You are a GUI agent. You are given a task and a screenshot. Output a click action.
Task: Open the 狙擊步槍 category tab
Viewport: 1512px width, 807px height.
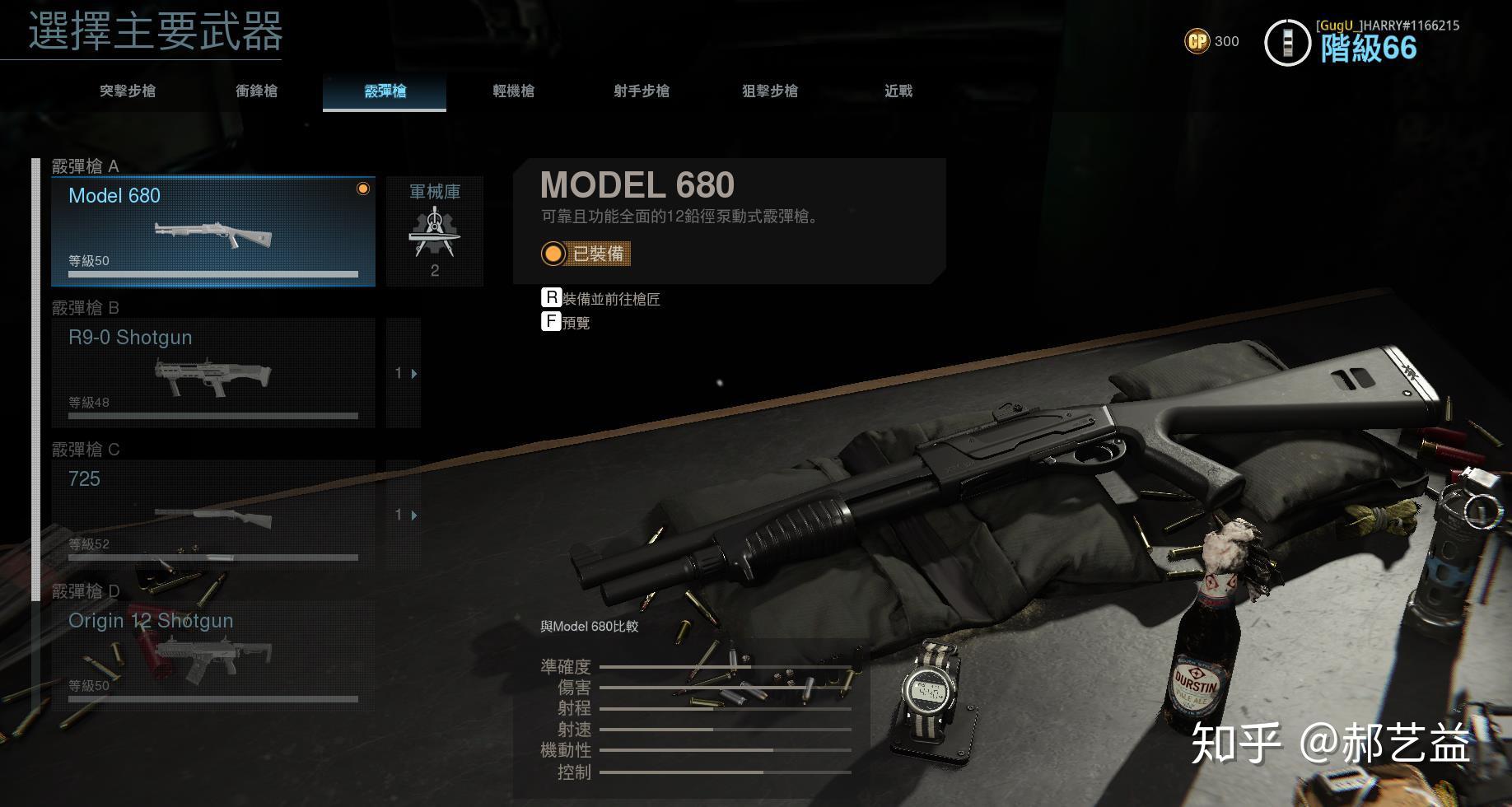(x=770, y=91)
